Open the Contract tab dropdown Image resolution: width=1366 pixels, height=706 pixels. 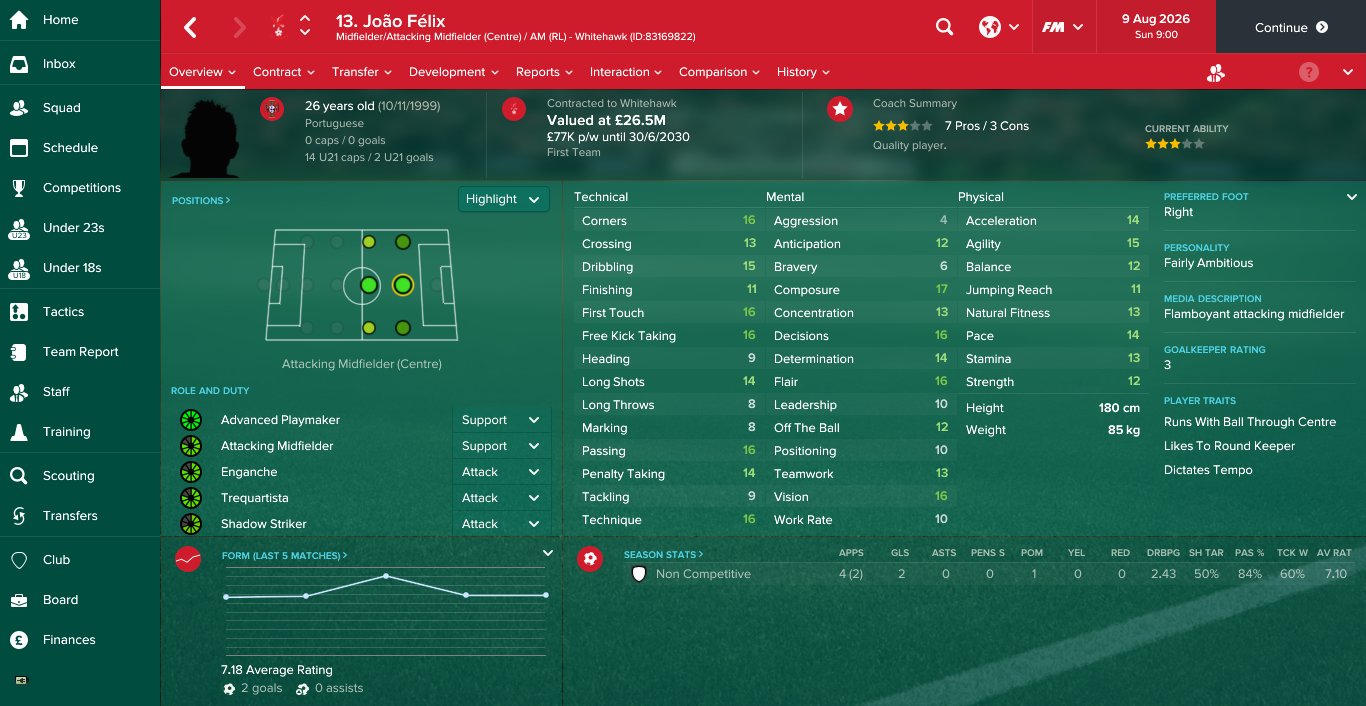coord(284,72)
